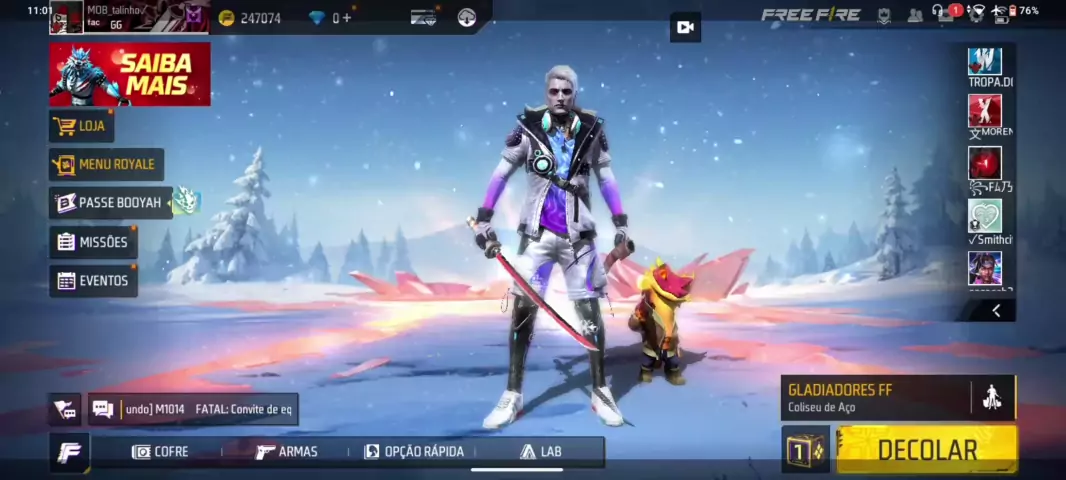Tap the video camera record icon
Viewport: 1066px width, 480px height.
[685, 27]
